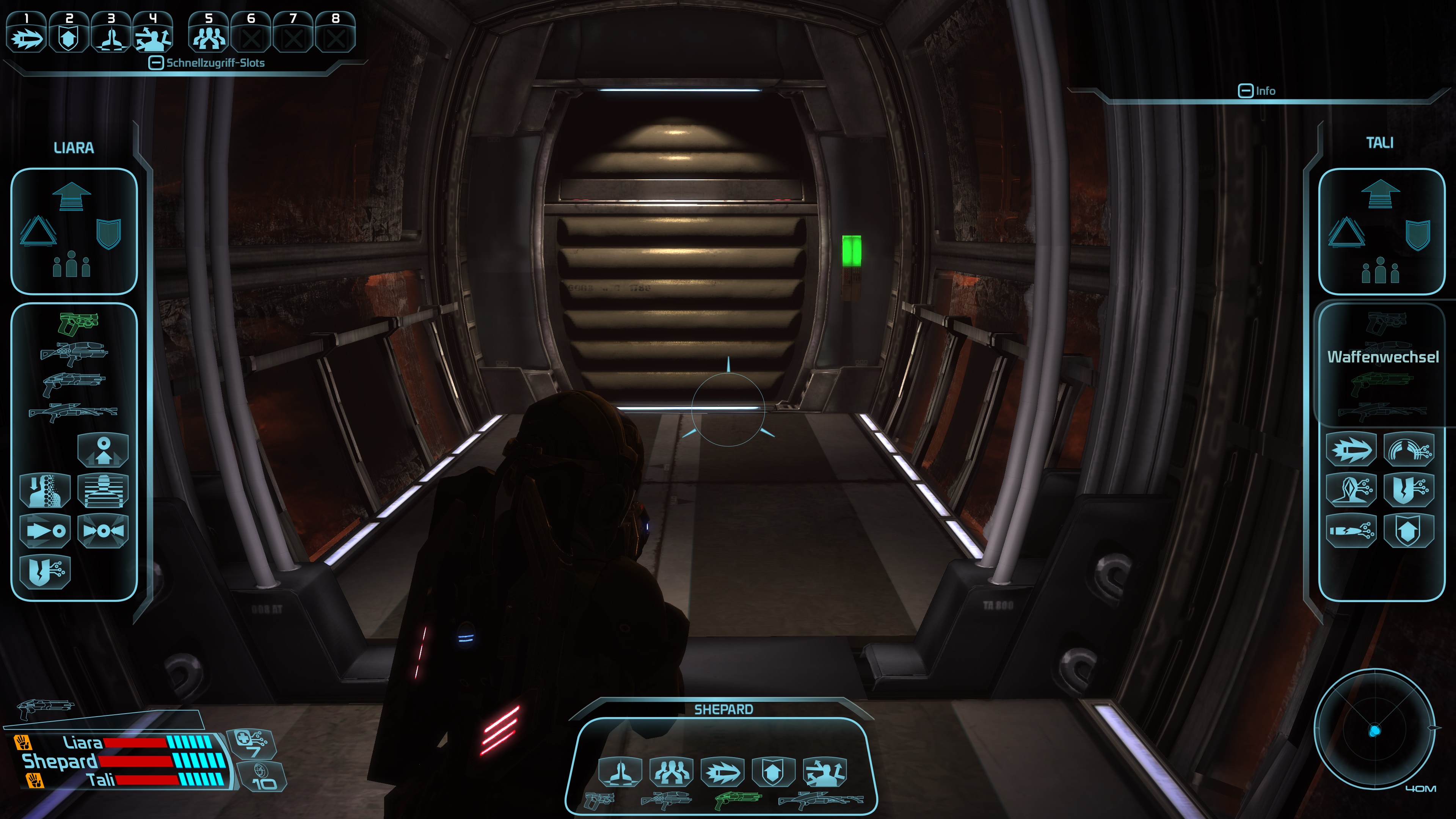Screen dimensions: 1456x819
Task: Use Tali's hexagon shield power
Action: [x=1409, y=531]
